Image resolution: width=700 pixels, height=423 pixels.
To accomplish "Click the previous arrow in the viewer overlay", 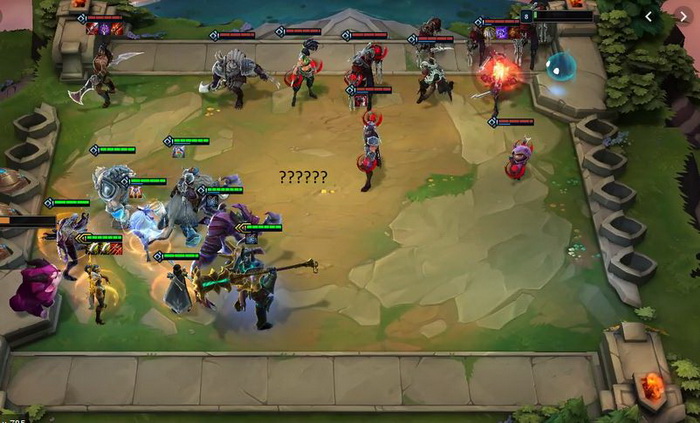I will click(x=648, y=16).
